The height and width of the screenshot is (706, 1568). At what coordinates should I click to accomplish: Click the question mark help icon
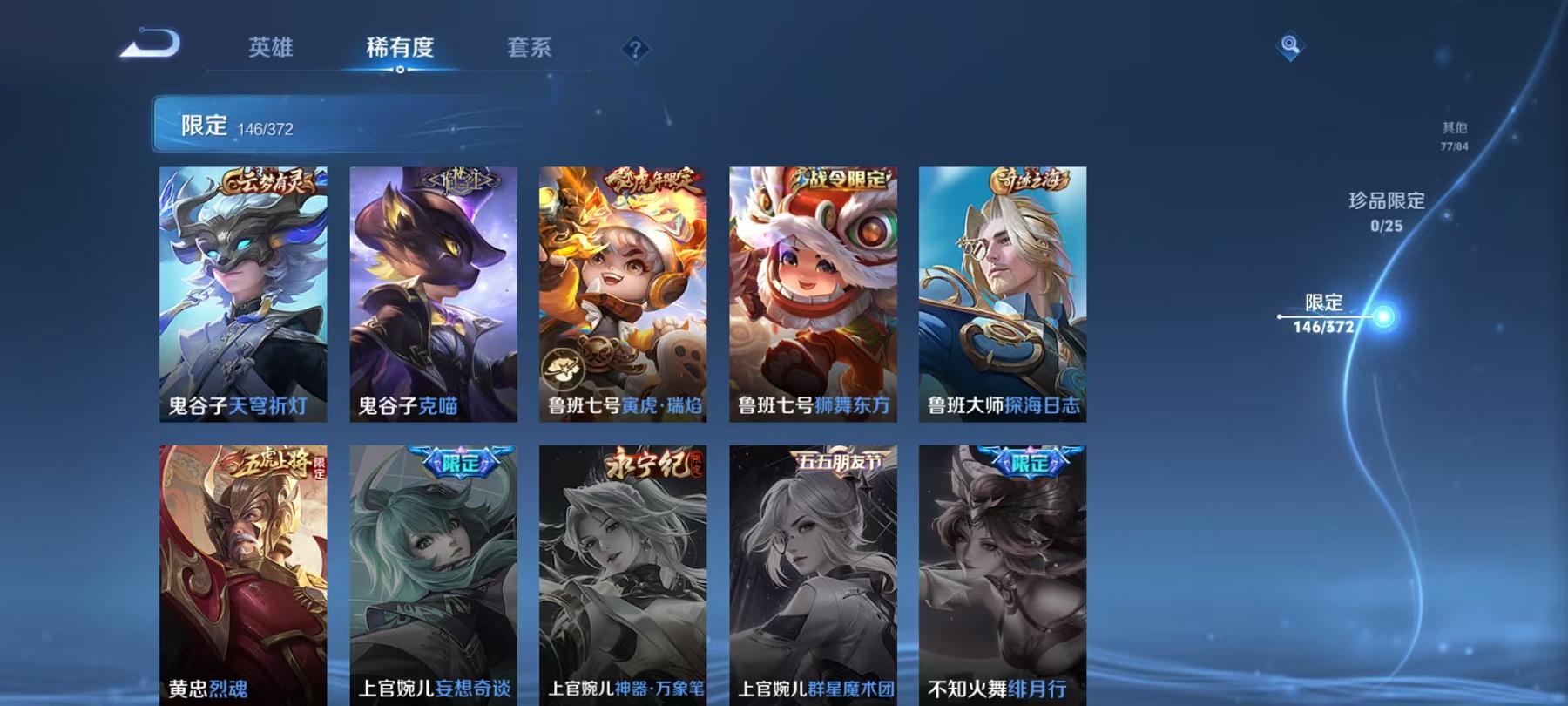click(635, 50)
